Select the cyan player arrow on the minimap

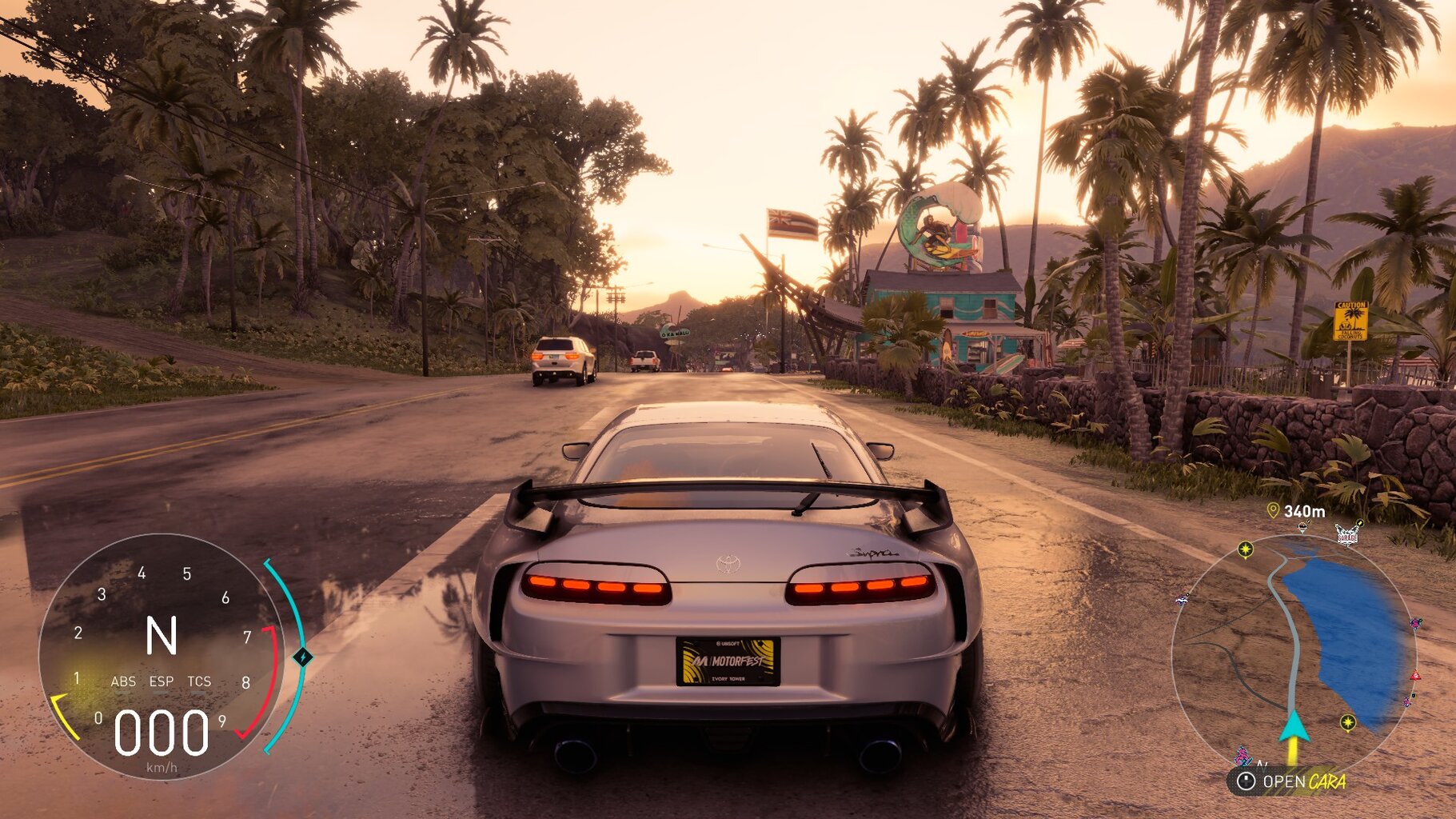click(1293, 726)
